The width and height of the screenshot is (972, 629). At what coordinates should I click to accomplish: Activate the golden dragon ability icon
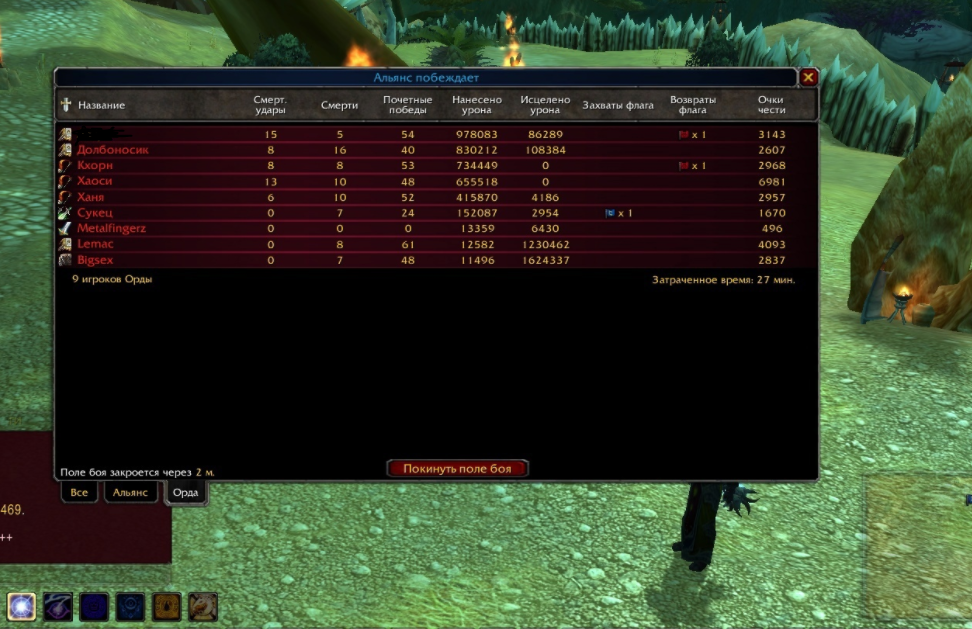point(202,606)
